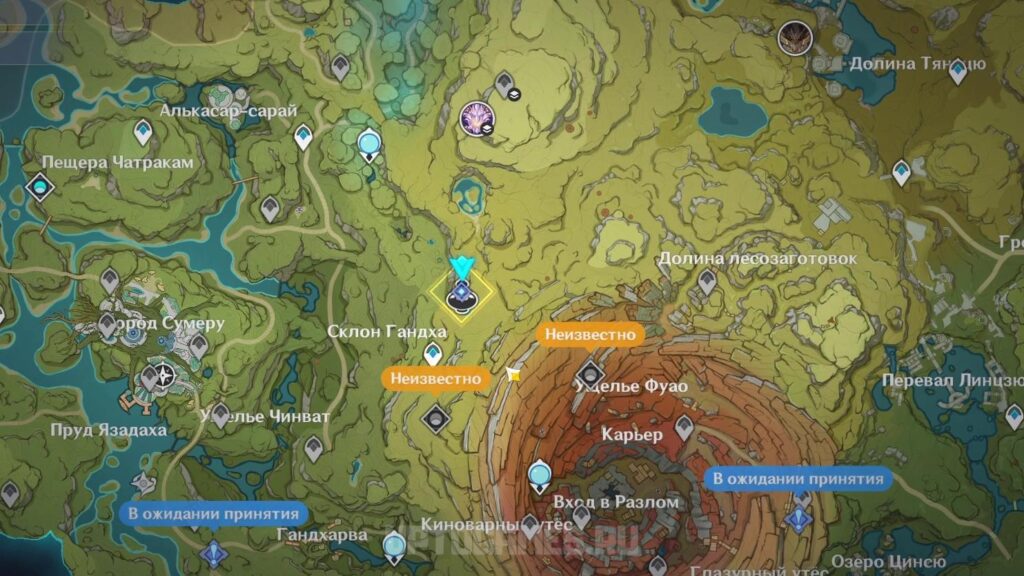The width and height of the screenshot is (1024, 576).
Task: Choose the domain marker below Пещера Чатракам
Action: coord(40,186)
